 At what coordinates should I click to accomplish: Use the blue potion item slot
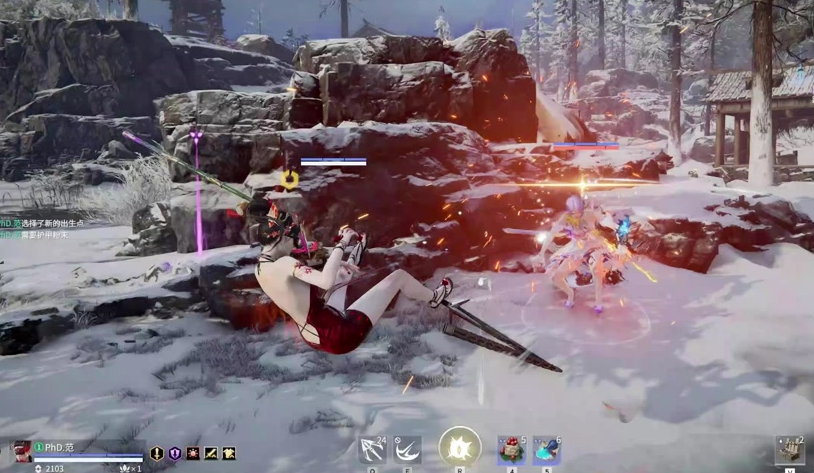[x=547, y=450]
